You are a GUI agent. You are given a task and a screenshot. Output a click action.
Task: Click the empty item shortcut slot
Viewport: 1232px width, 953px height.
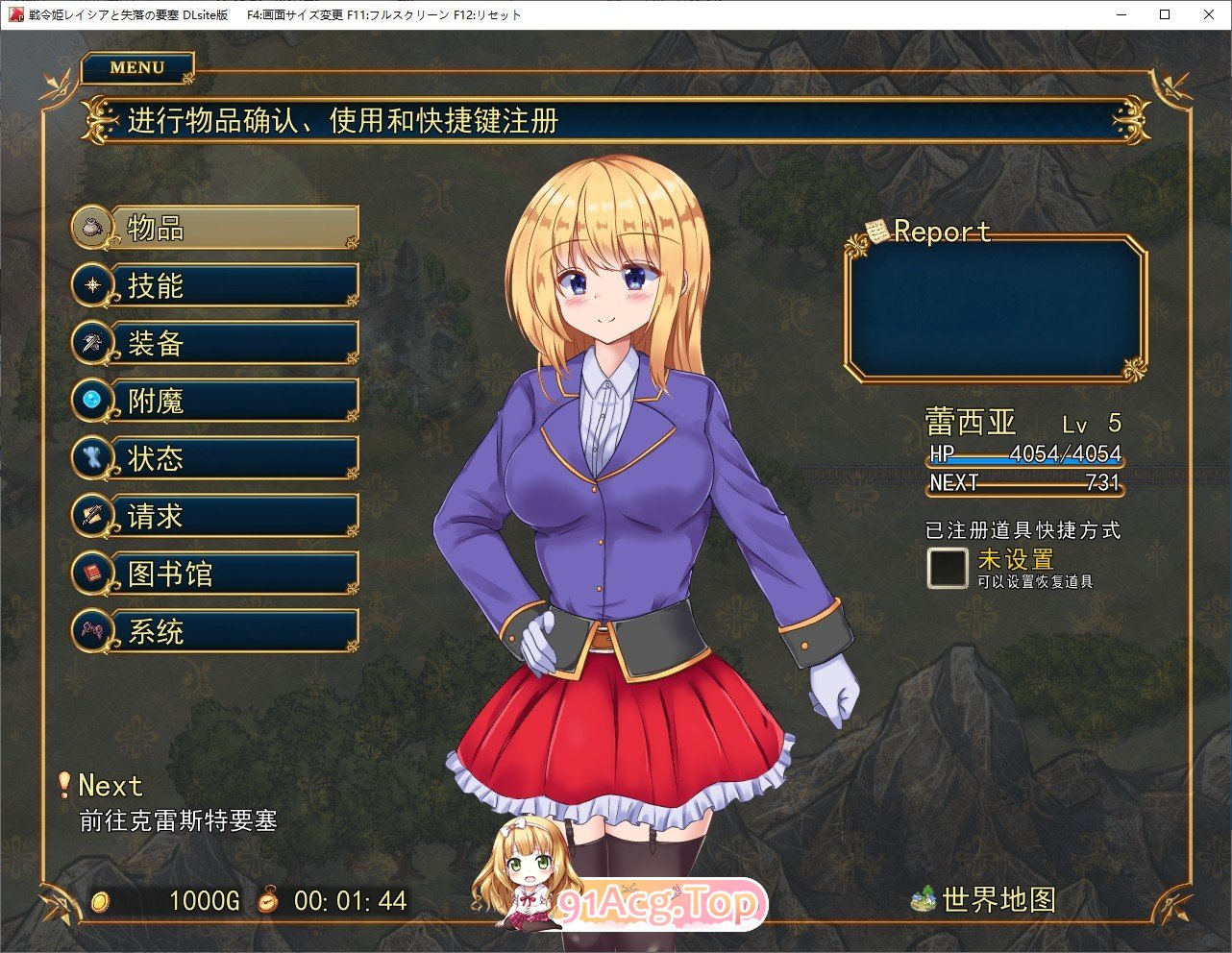coord(947,568)
